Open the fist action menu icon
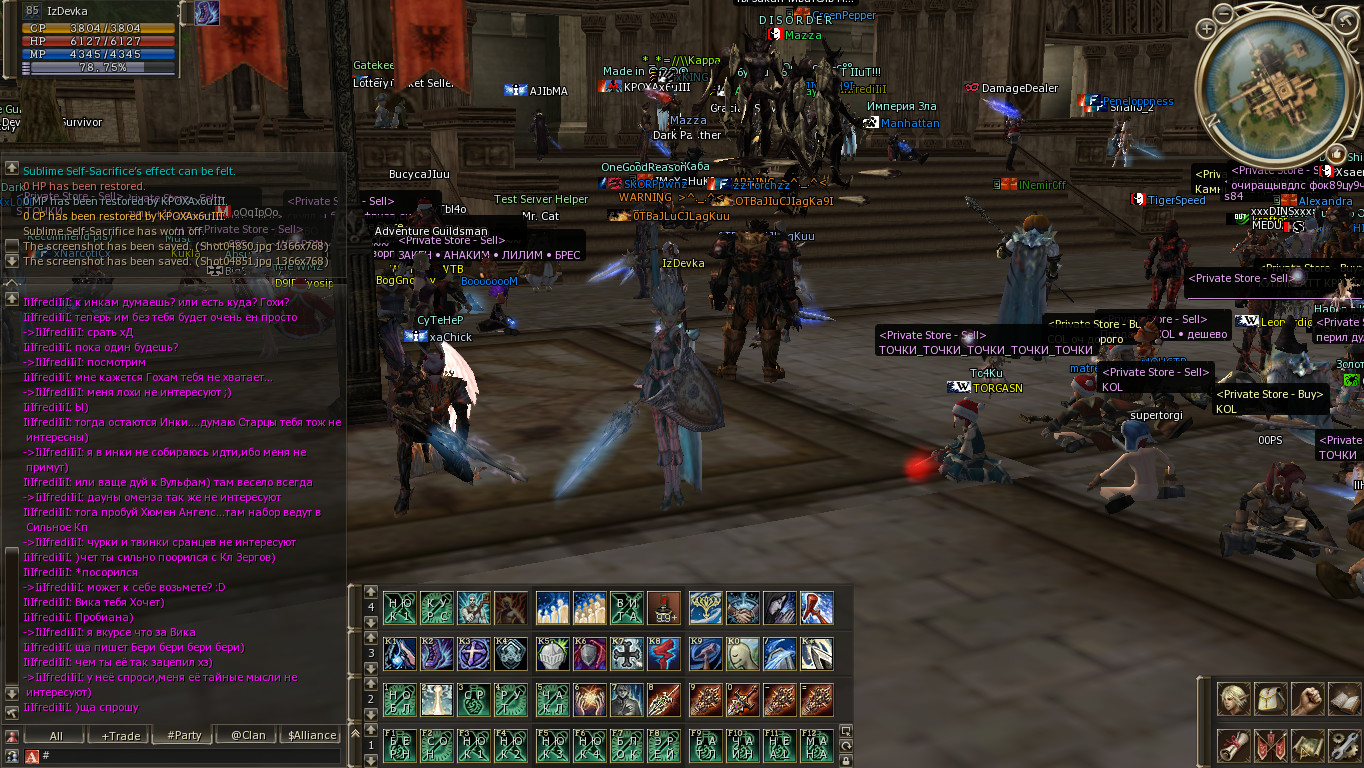This screenshot has width=1364, height=768. 1308,699
